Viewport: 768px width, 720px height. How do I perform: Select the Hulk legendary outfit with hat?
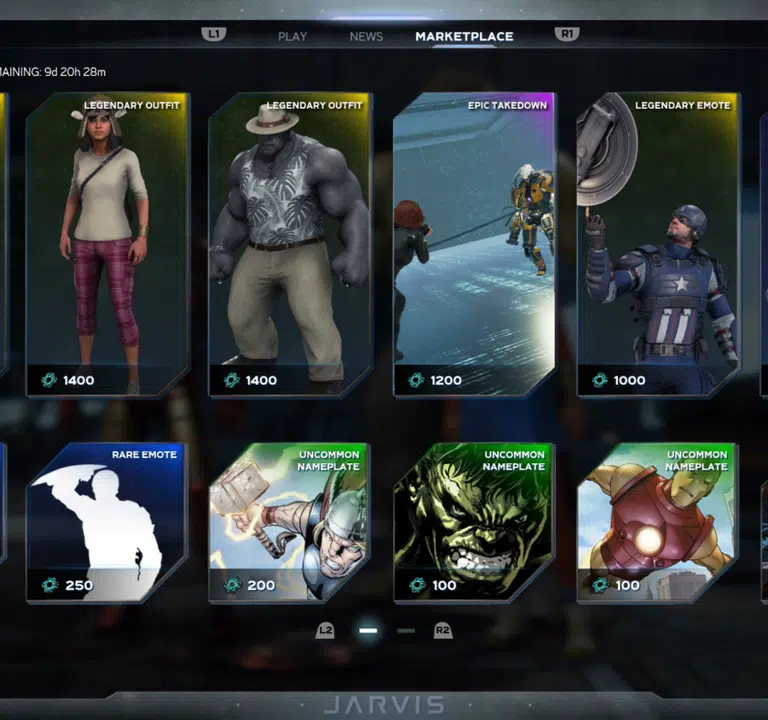pos(289,245)
